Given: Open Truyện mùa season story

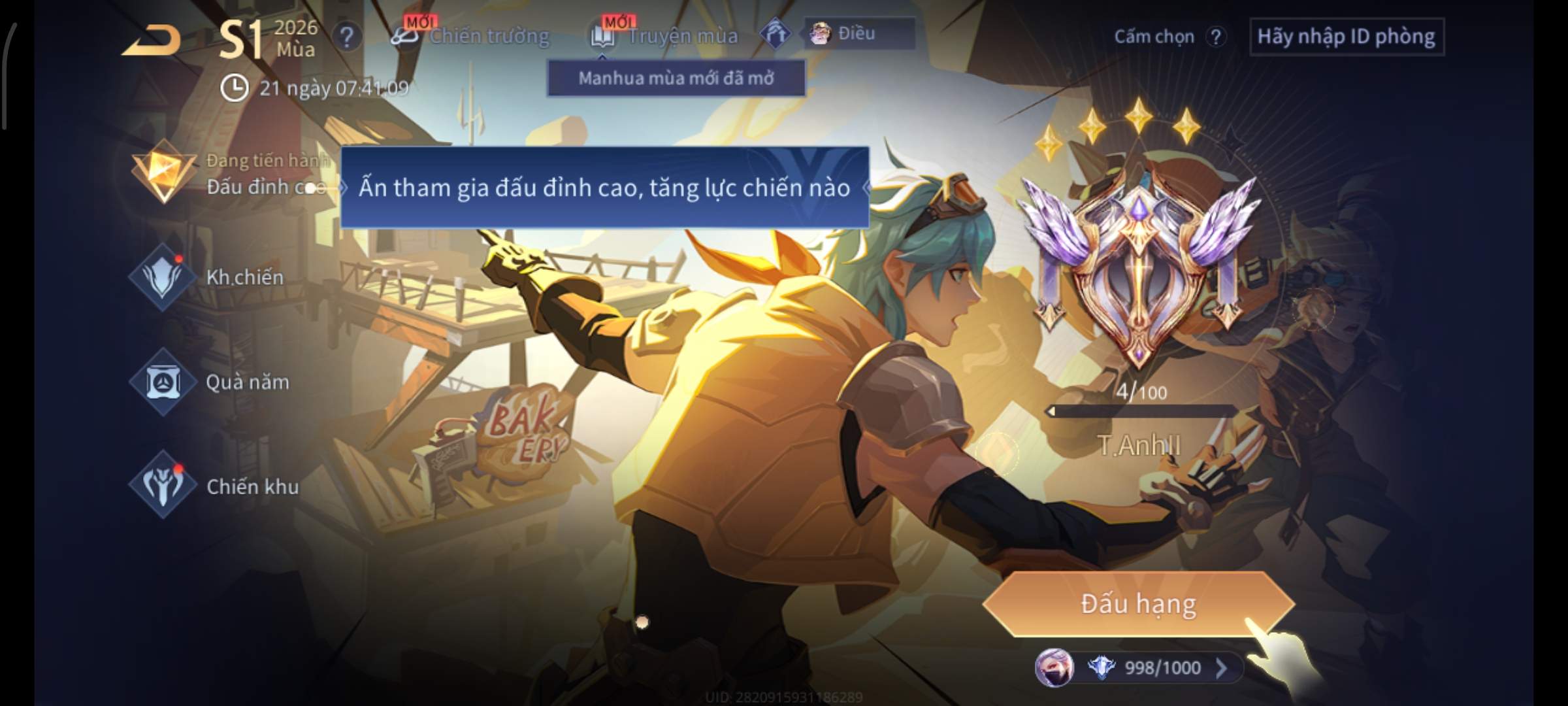Looking at the screenshot, I should [x=666, y=36].
